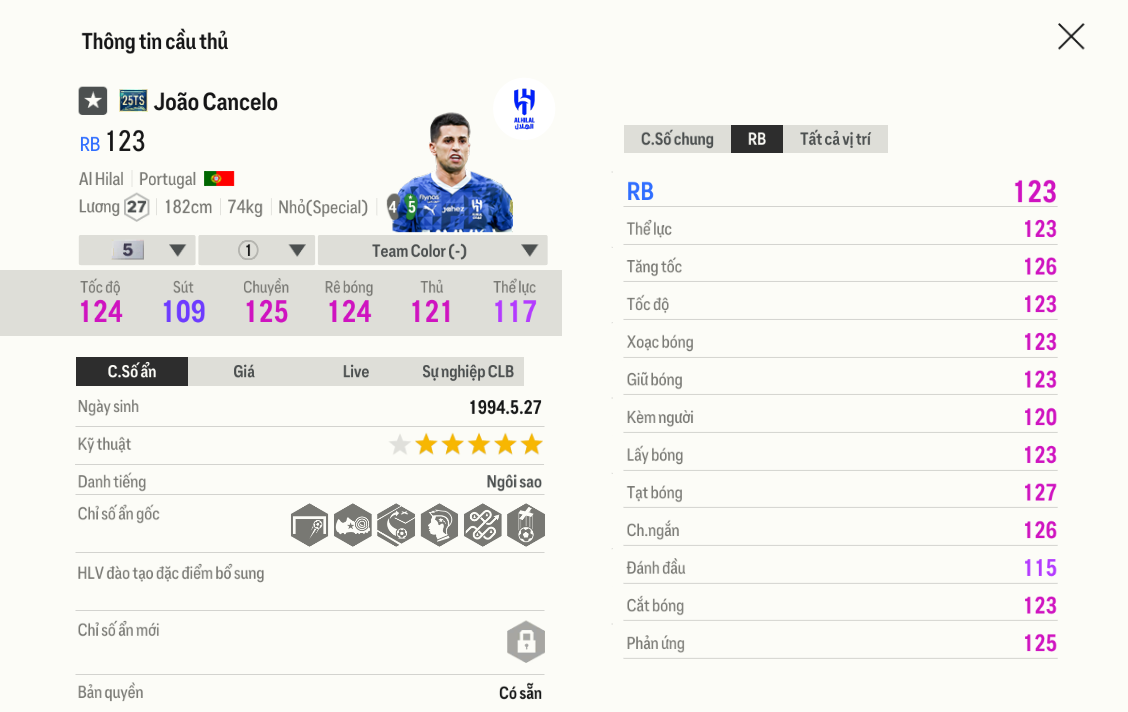Click the locked new hidden stat icon
The image size is (1128, 712).
[526, 642]
